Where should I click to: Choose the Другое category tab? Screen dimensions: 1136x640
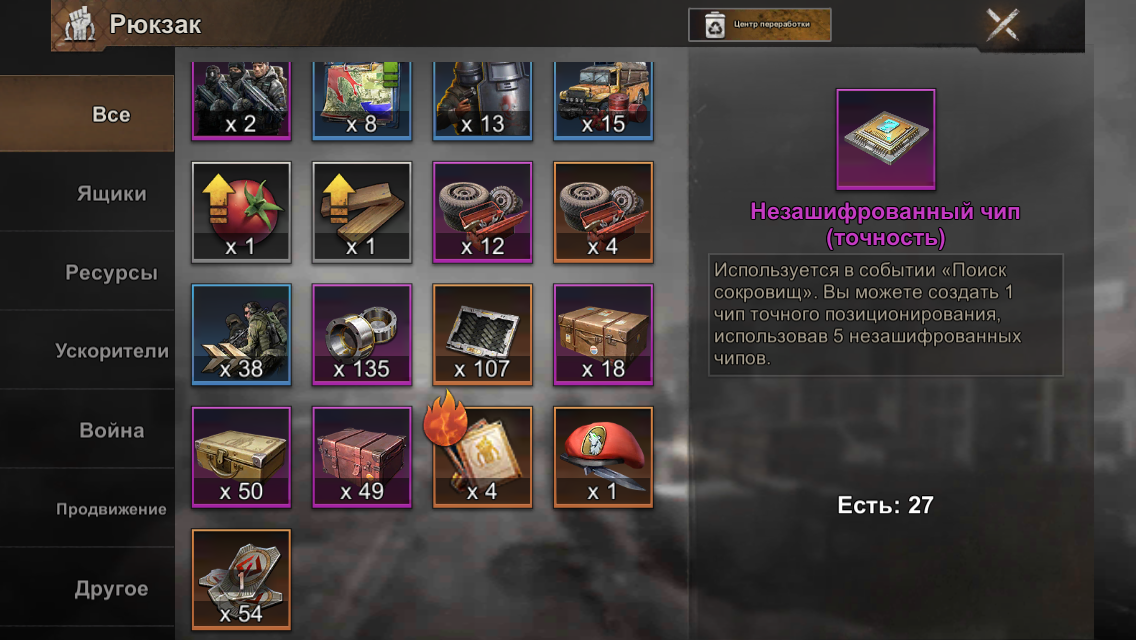(x=111, y=589)
